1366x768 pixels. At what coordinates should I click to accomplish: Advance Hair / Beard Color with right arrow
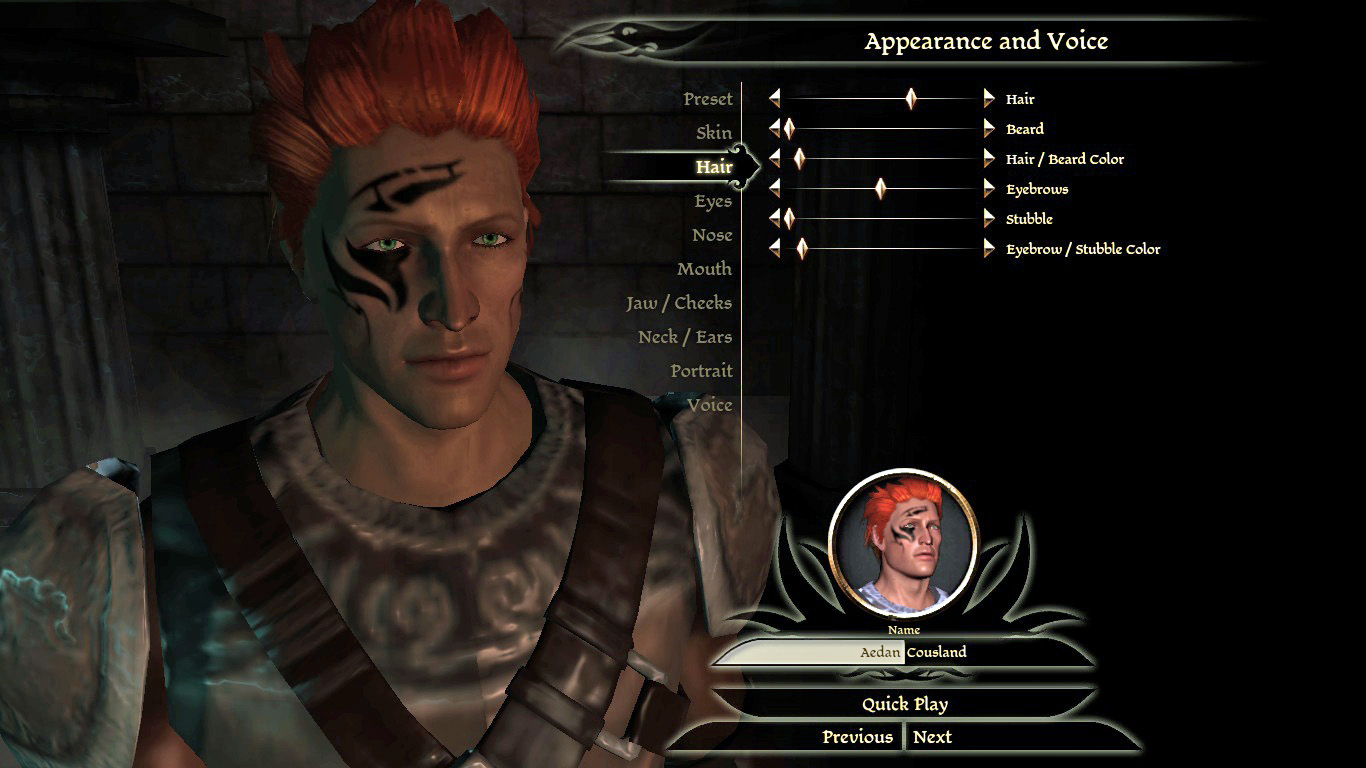click(x=989, y=158)
